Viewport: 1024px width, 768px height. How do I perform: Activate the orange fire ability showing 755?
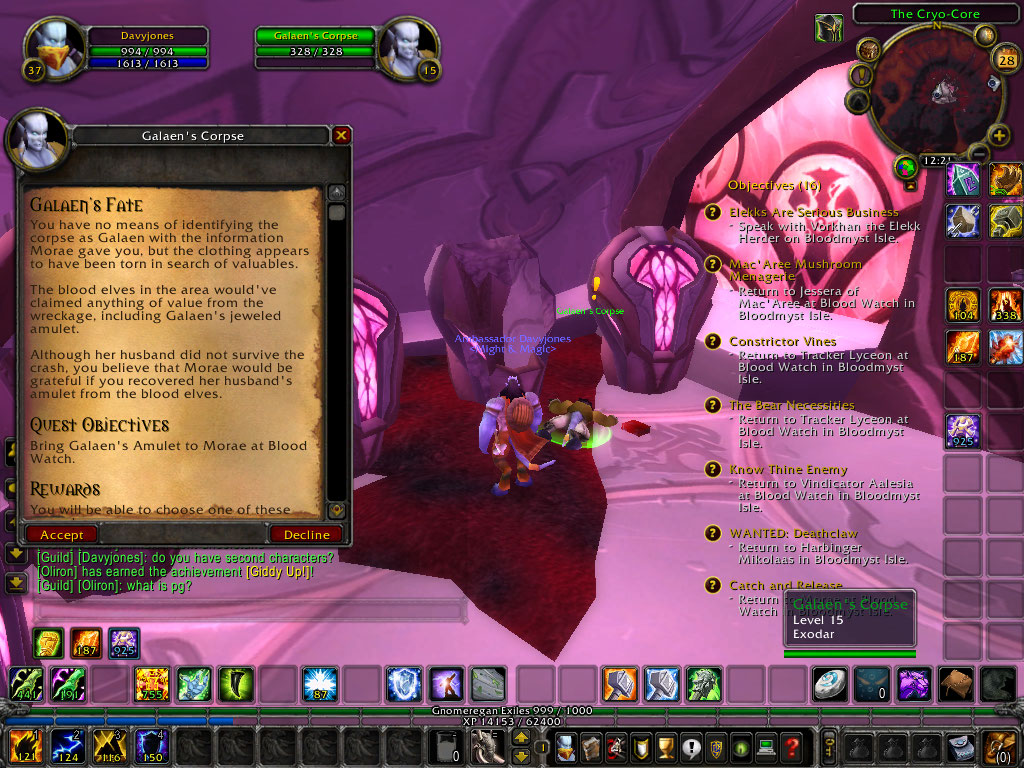pos(151,685)
